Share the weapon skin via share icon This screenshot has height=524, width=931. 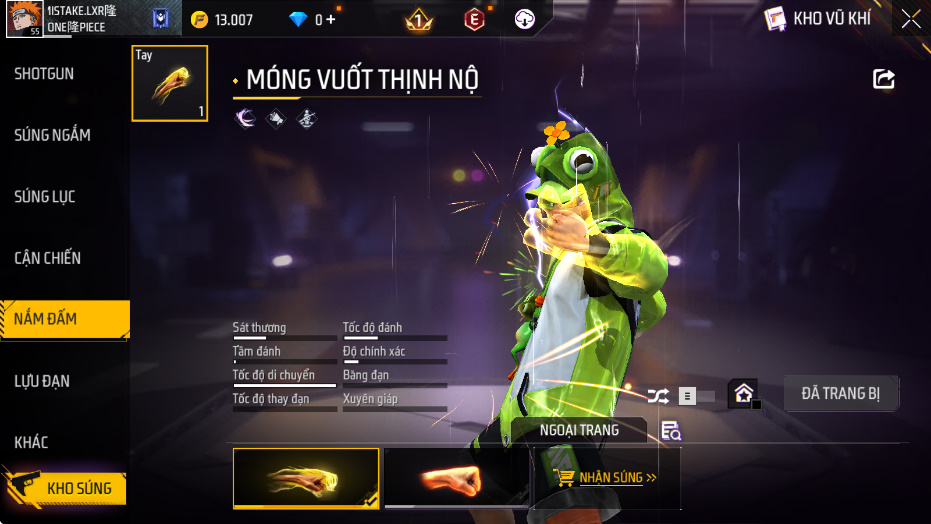click(884, 79)
